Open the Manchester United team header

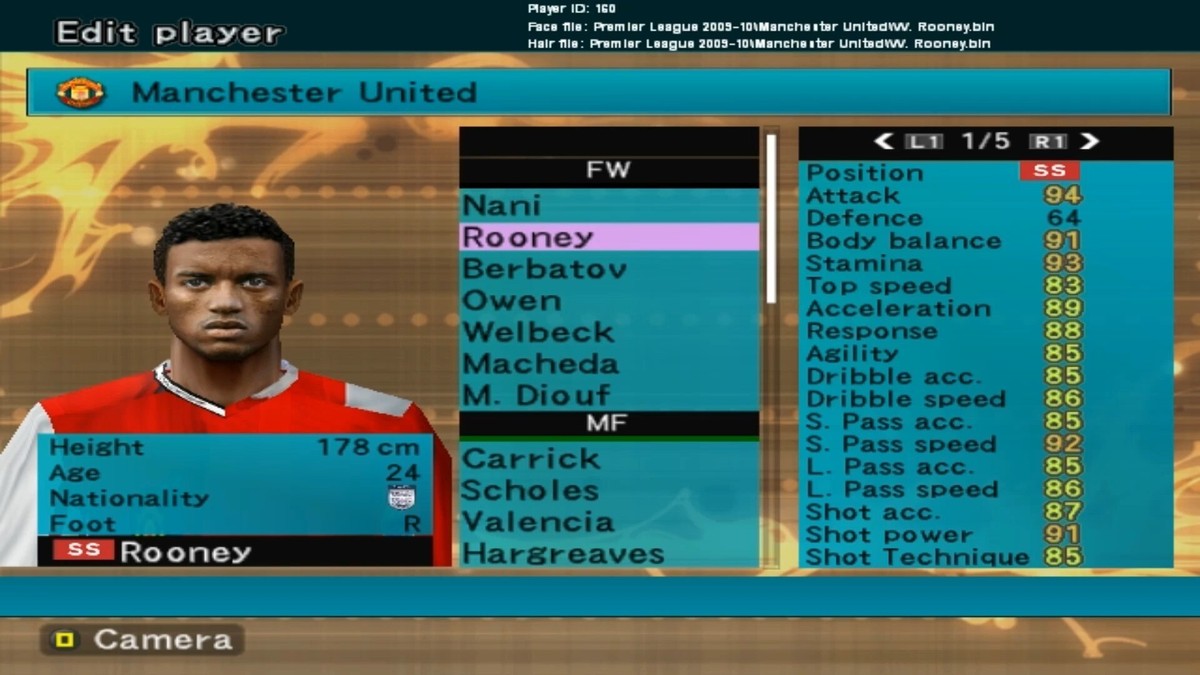[x=598, y=93]
